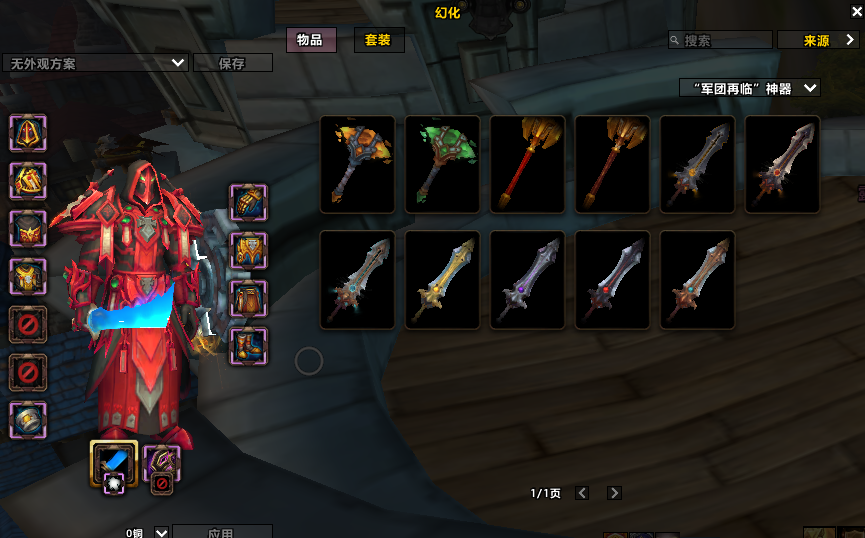This screenshot has width=865, height=538.
Task: Select the orange cloak back slot
Action: (27, 228)
